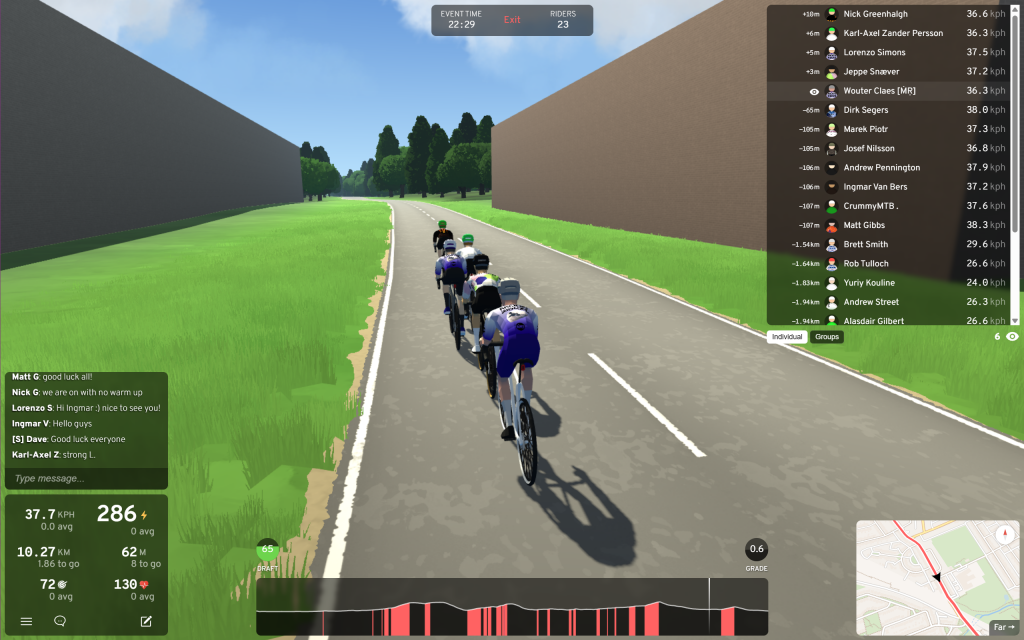Click the elevation profile bar
The height and width of the screenshot is (640, 1024).
tap(512, 607)
